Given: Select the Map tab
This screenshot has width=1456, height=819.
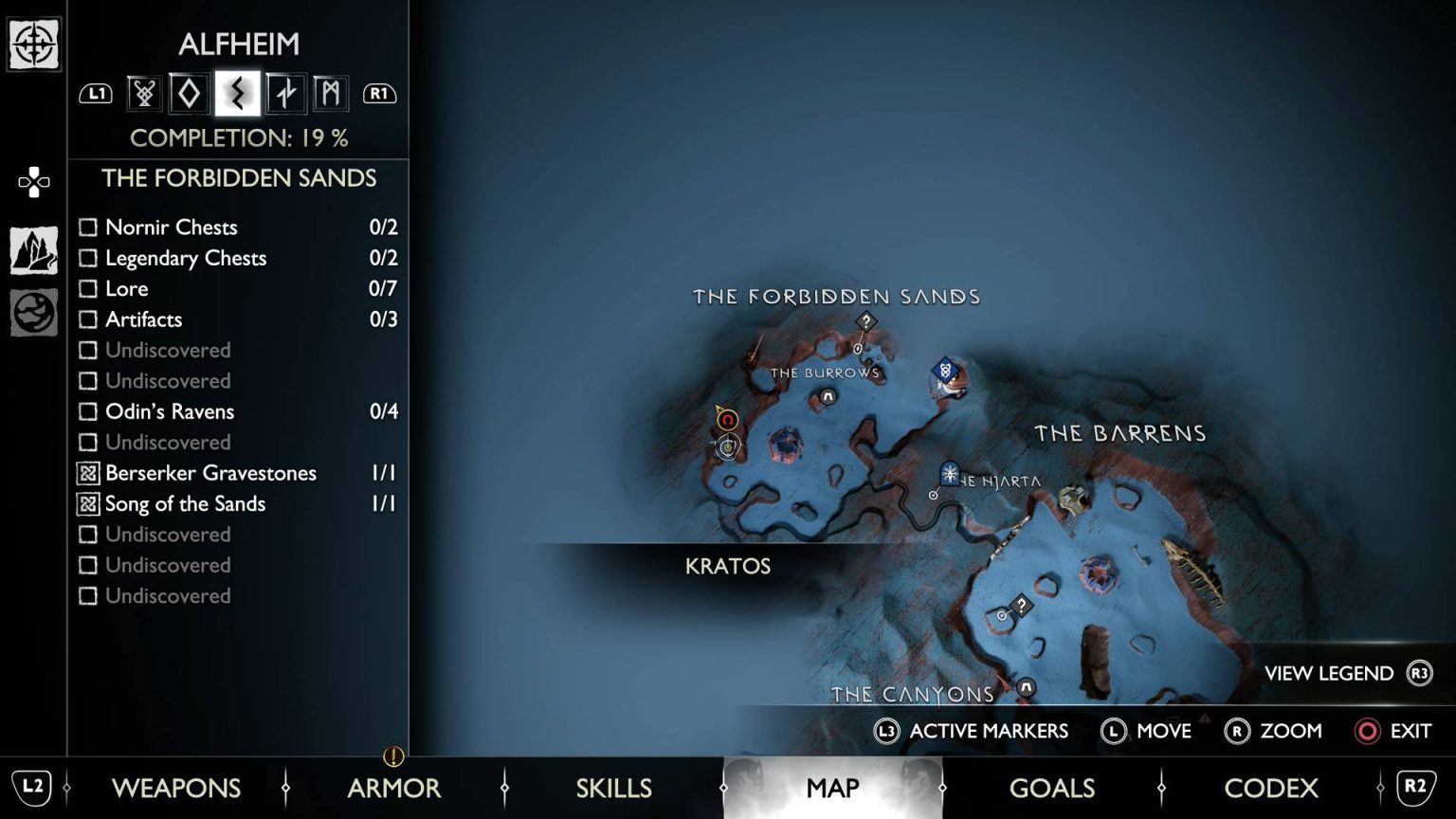Looking at the screenshot, I should pyautogui.click(x=832, y=788).
